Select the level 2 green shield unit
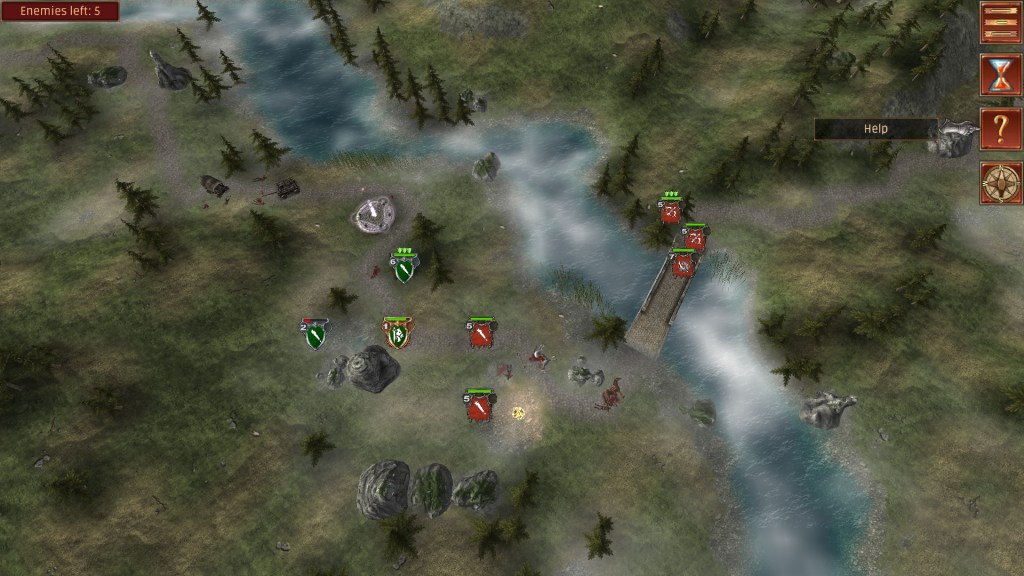Viewport: 1024px width, 576px height. (316, 335)
